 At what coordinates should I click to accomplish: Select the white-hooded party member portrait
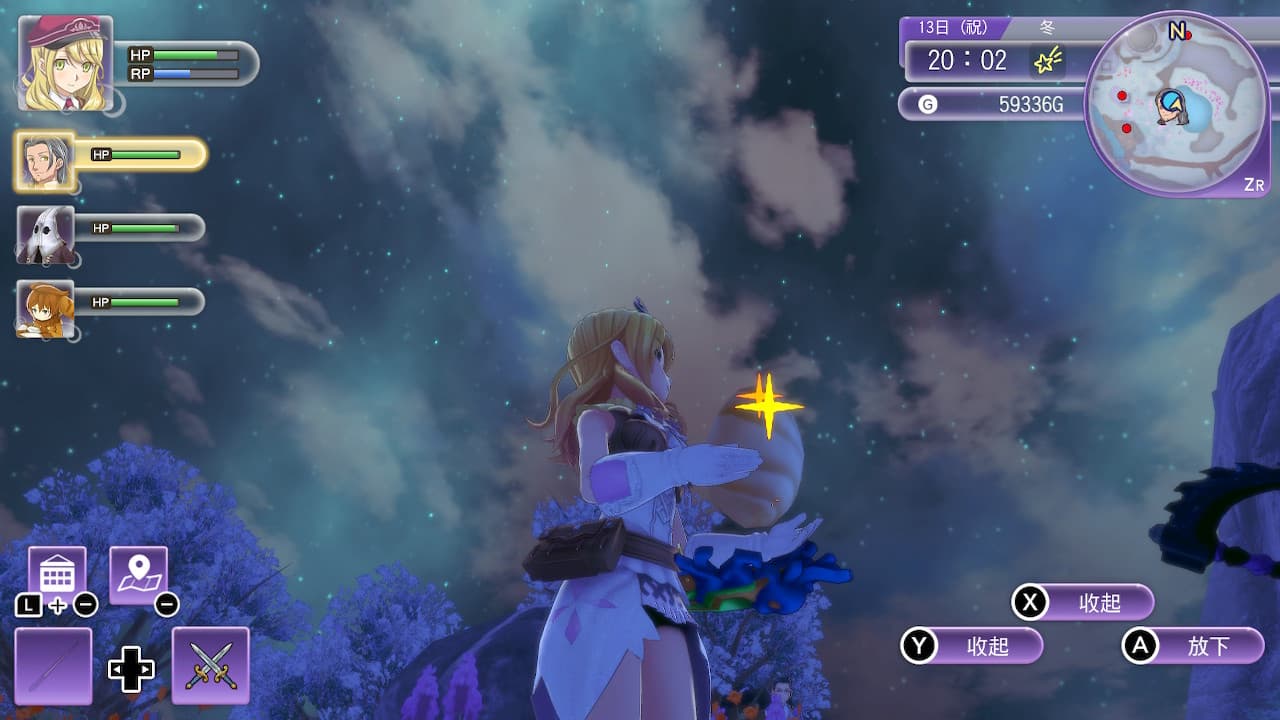[45, 235]
